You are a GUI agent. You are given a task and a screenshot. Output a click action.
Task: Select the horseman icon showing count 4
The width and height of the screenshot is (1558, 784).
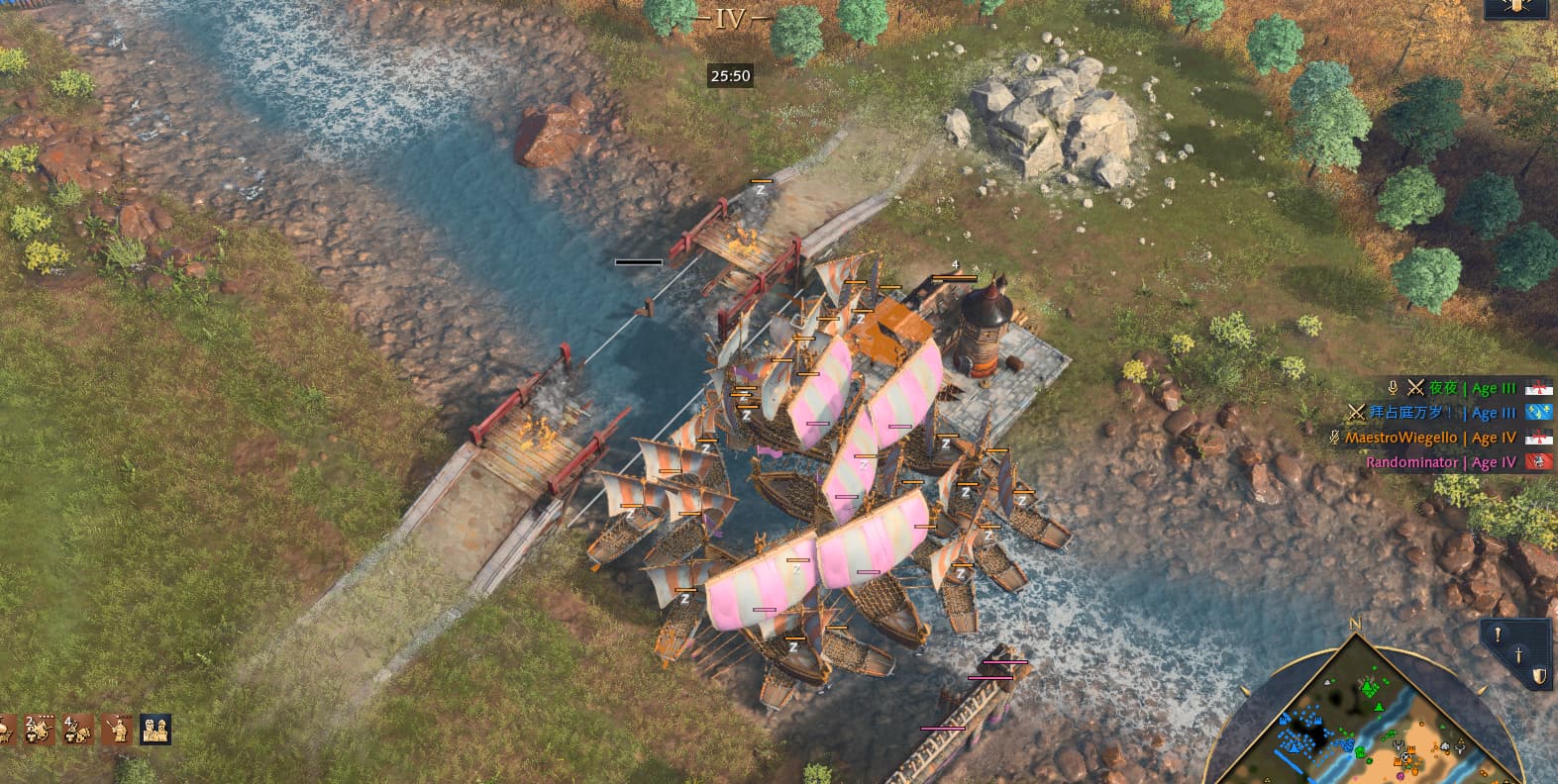pos(77,730)
